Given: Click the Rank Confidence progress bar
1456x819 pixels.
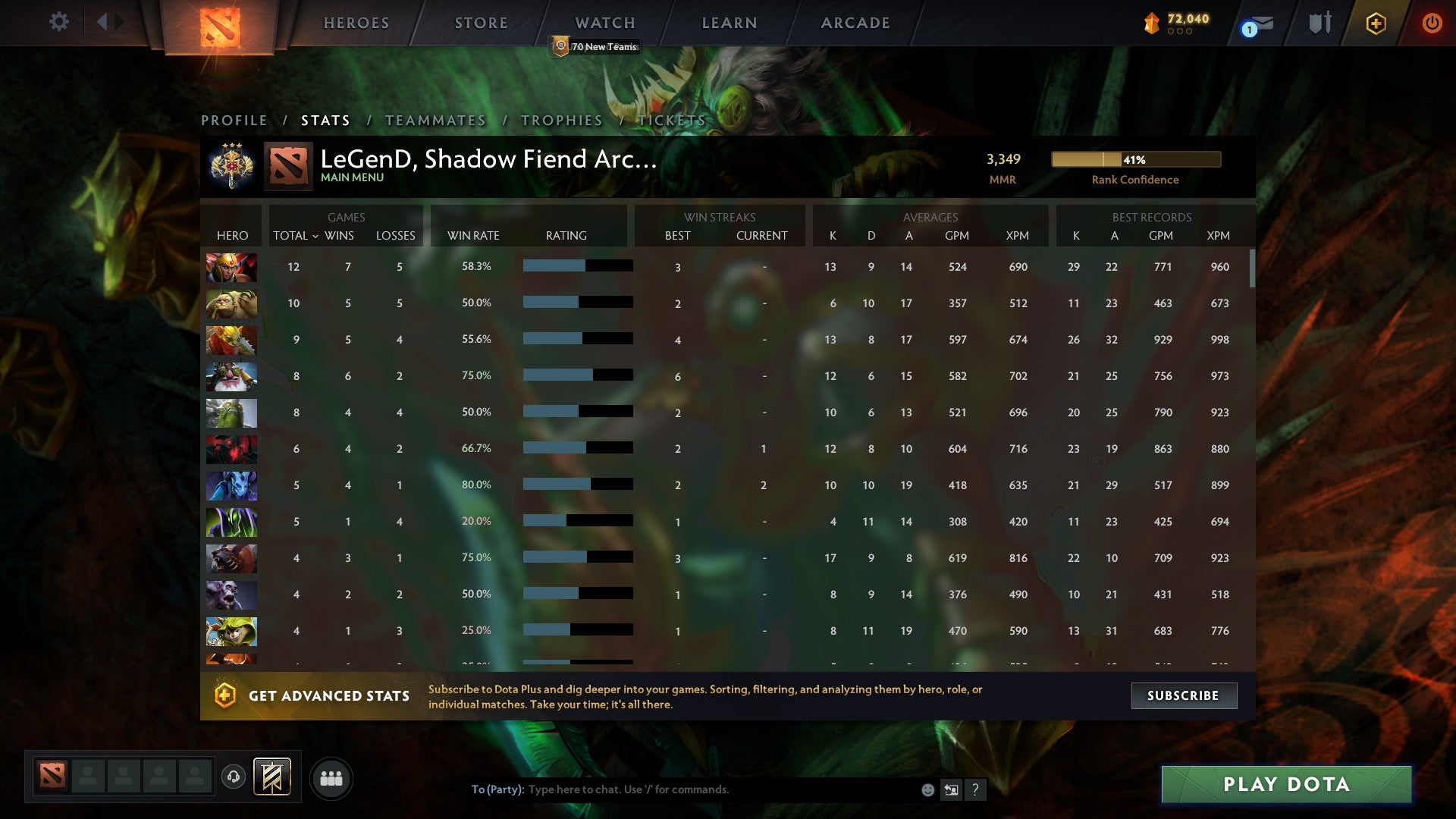Looking at the screenshot, I should 1135,159.
